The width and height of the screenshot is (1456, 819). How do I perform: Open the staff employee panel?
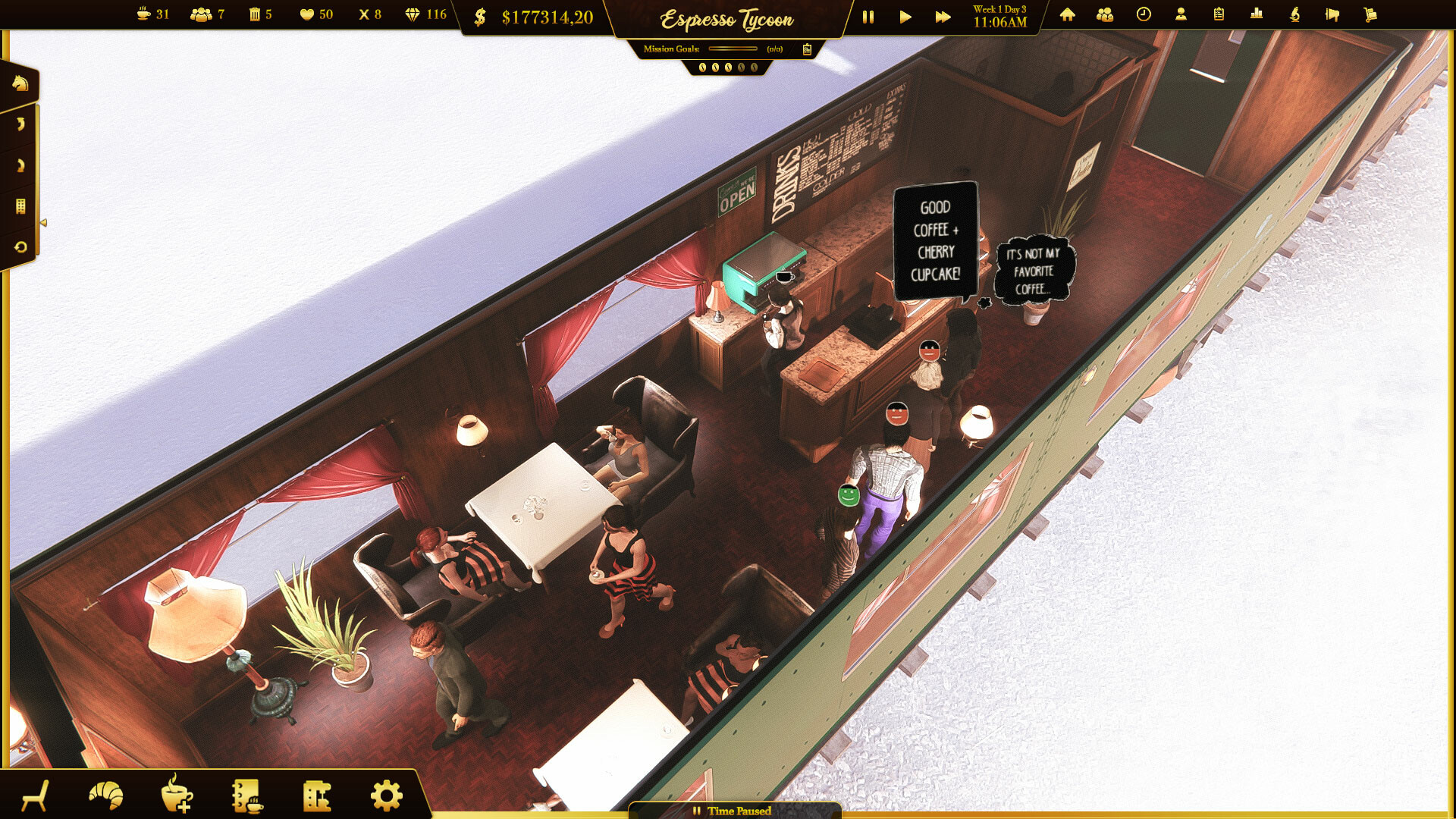click(1181, 14)
